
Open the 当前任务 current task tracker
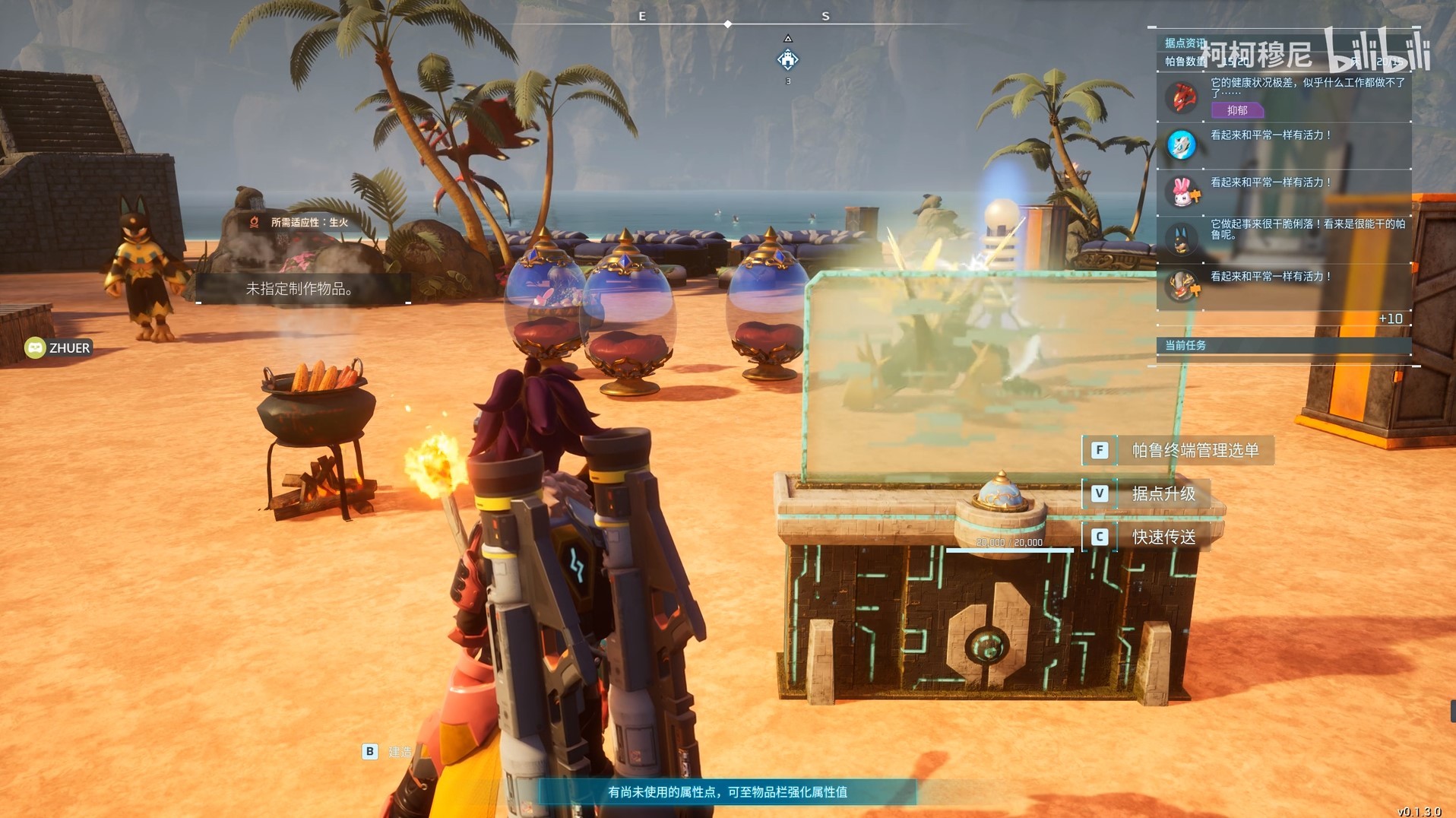click(x=1185, y=345)
